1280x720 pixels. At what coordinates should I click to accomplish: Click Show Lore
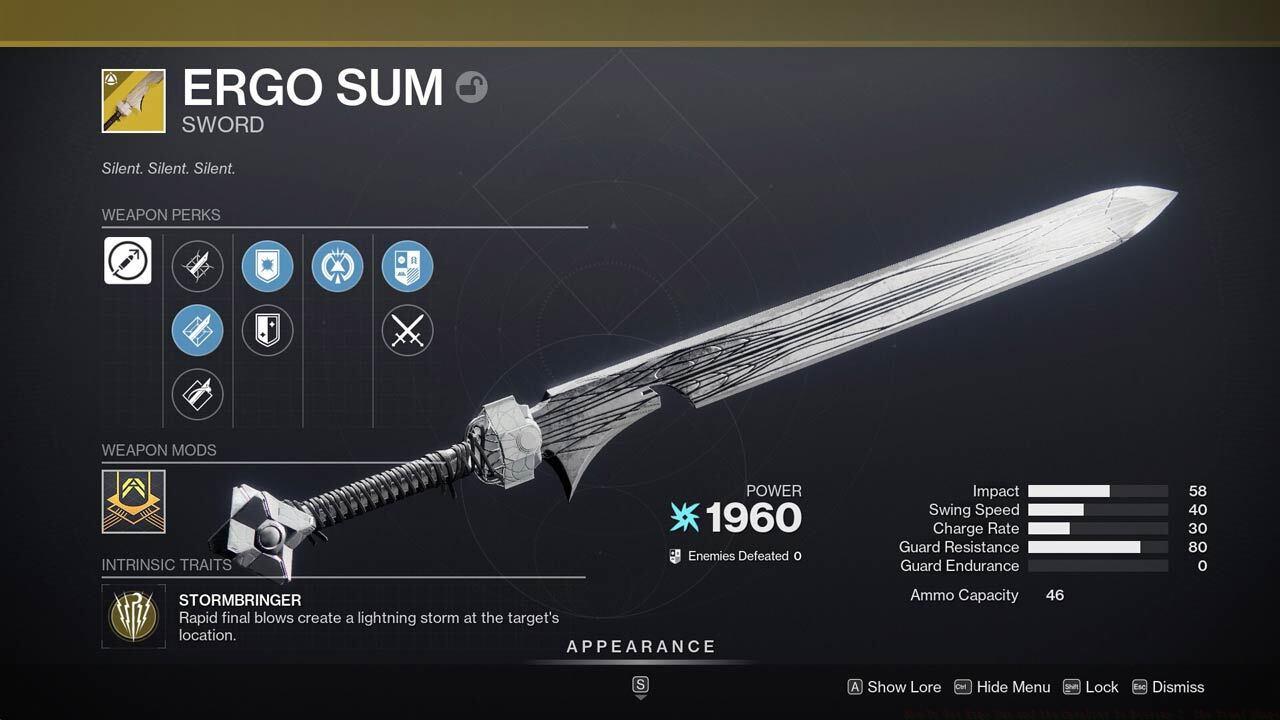(903, 687)
